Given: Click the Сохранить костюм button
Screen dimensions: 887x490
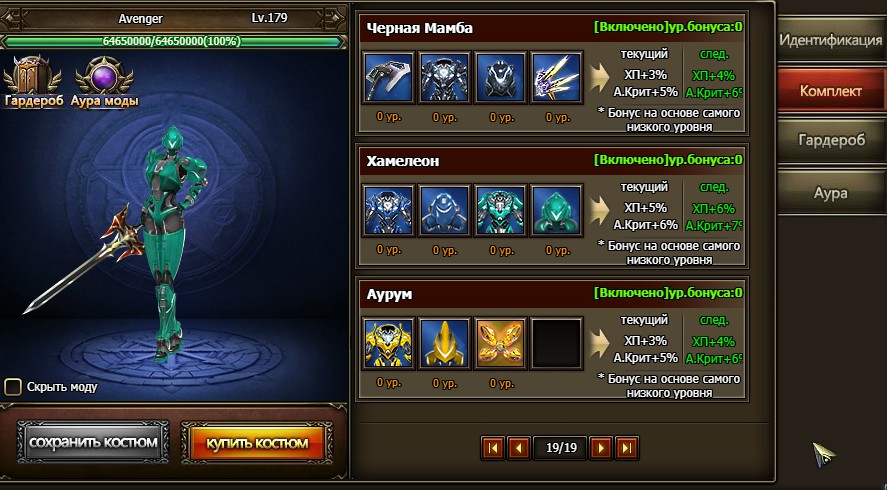Looking at the screenshot, I should (x=93, y=442).
